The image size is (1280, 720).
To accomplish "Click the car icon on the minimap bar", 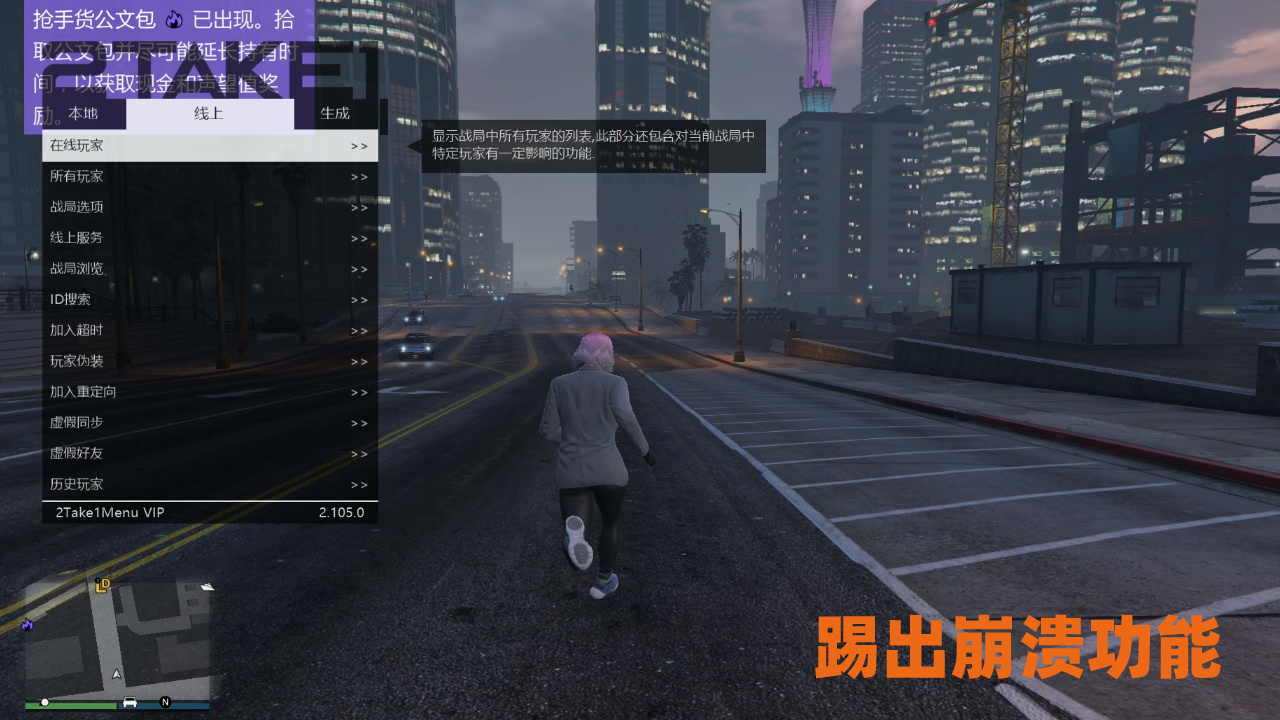I will click(x=130, y=702).
